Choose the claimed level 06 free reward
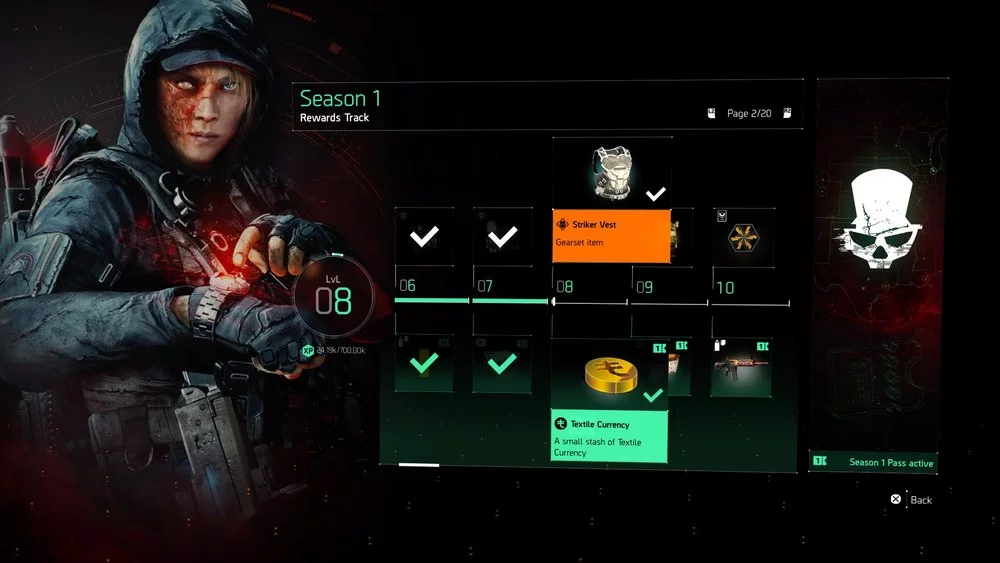The image size is (1000, 563). [424, 237]
